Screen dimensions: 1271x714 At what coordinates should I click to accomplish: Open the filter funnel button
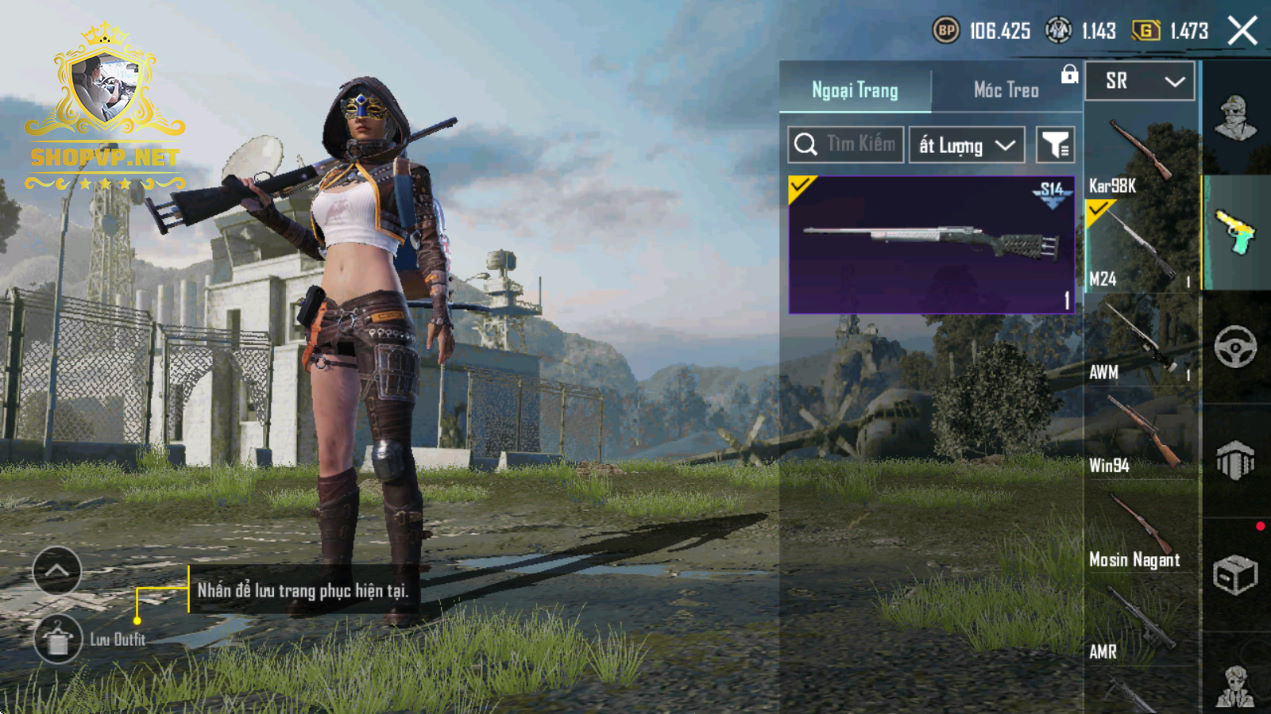coord(1055,145)
